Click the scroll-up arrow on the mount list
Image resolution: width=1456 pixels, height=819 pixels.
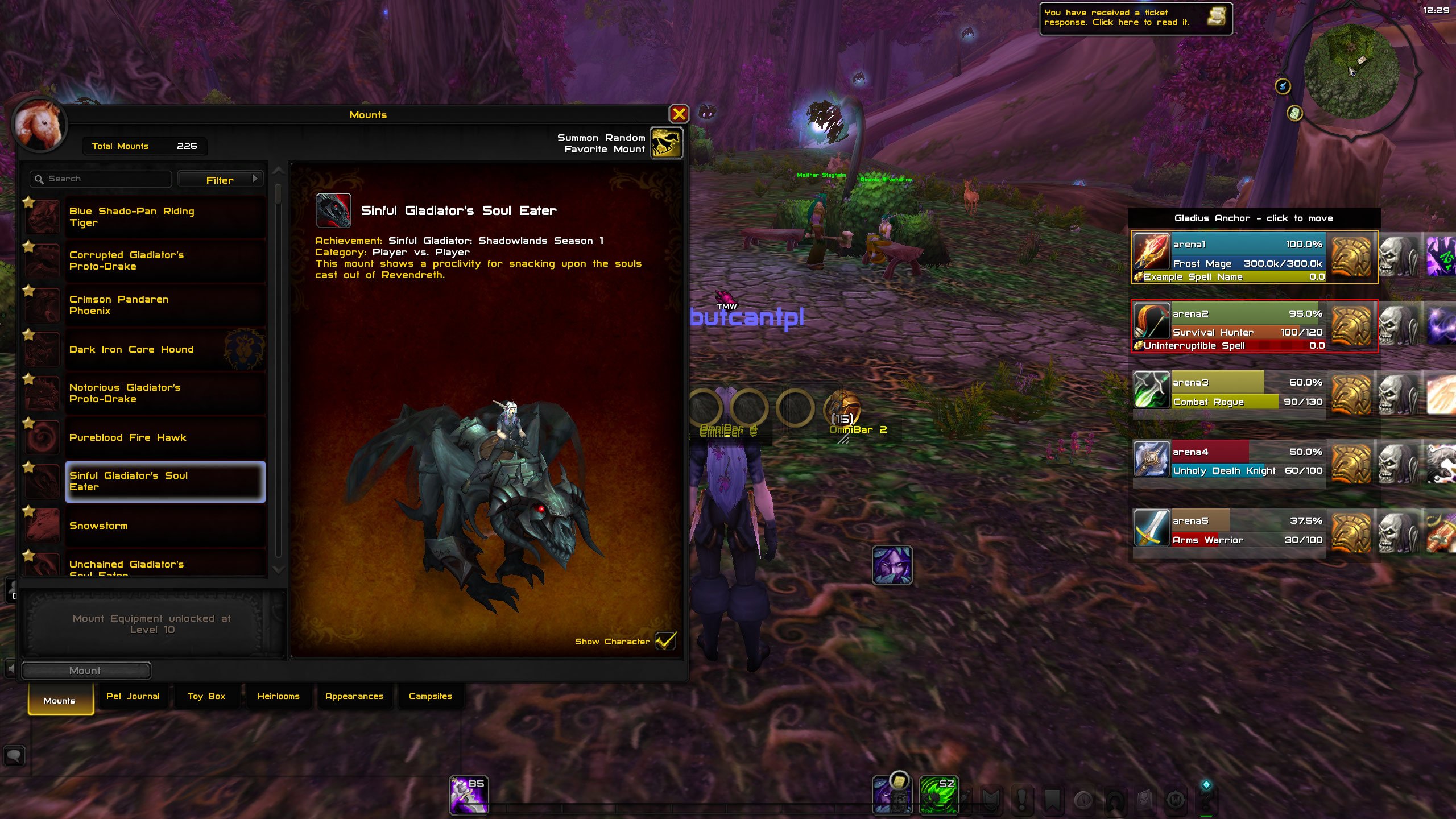pyautogui.click(x=278, y=171)
